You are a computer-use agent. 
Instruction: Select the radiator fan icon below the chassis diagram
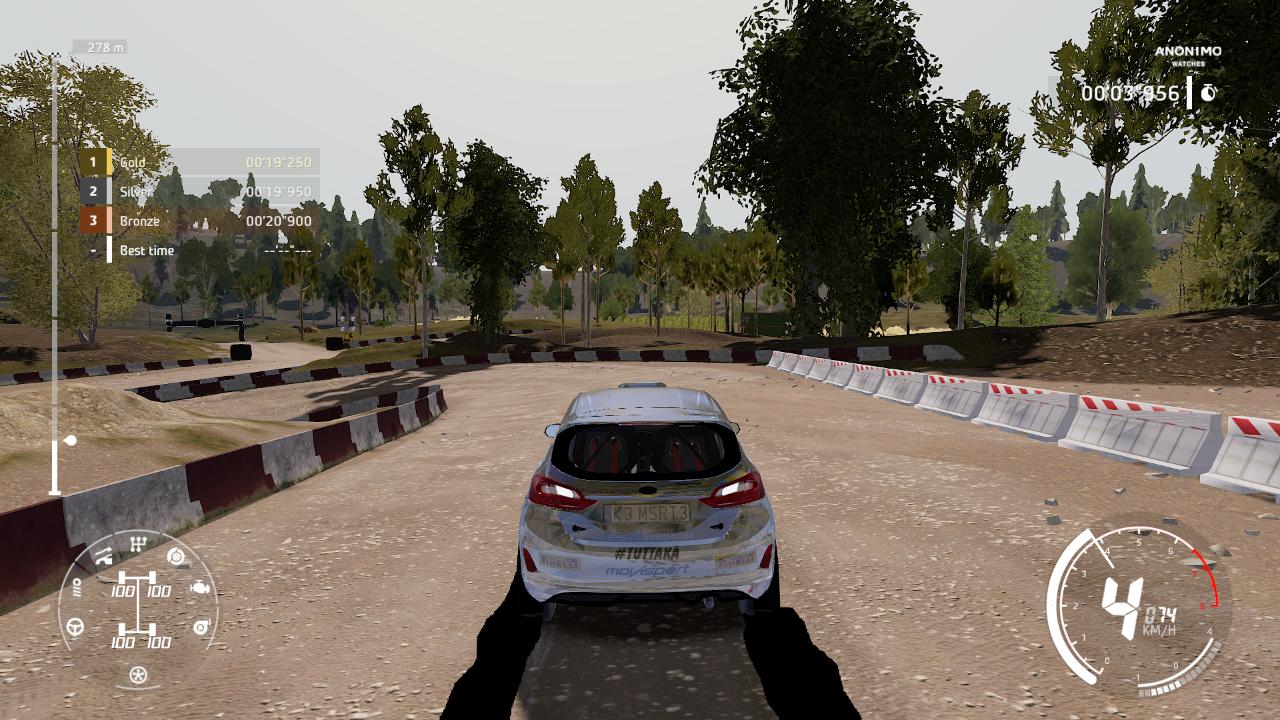tap(138, 673)
